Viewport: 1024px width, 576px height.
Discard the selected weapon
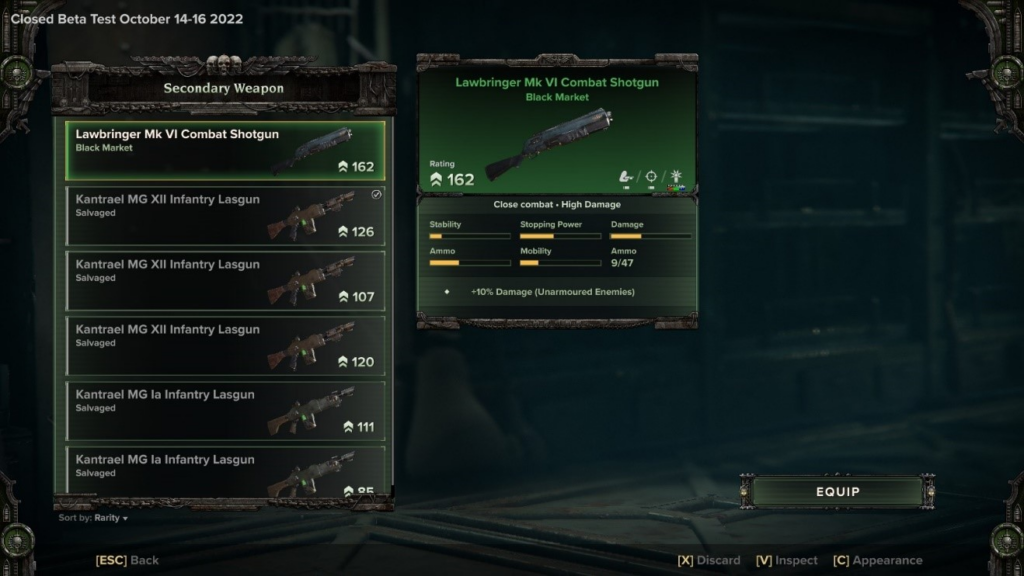709,560
